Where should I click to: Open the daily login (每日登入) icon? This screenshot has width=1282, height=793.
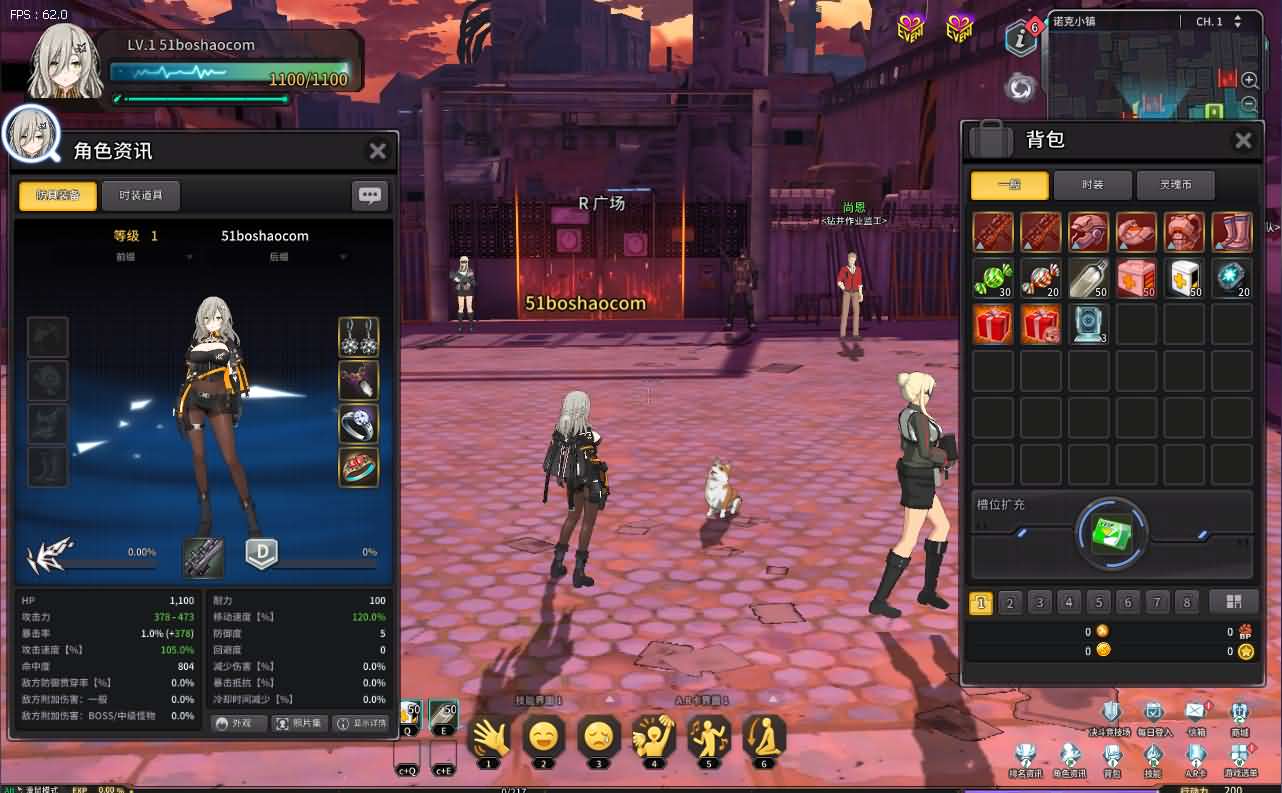pyautogui.click(x=1153, y=712)
